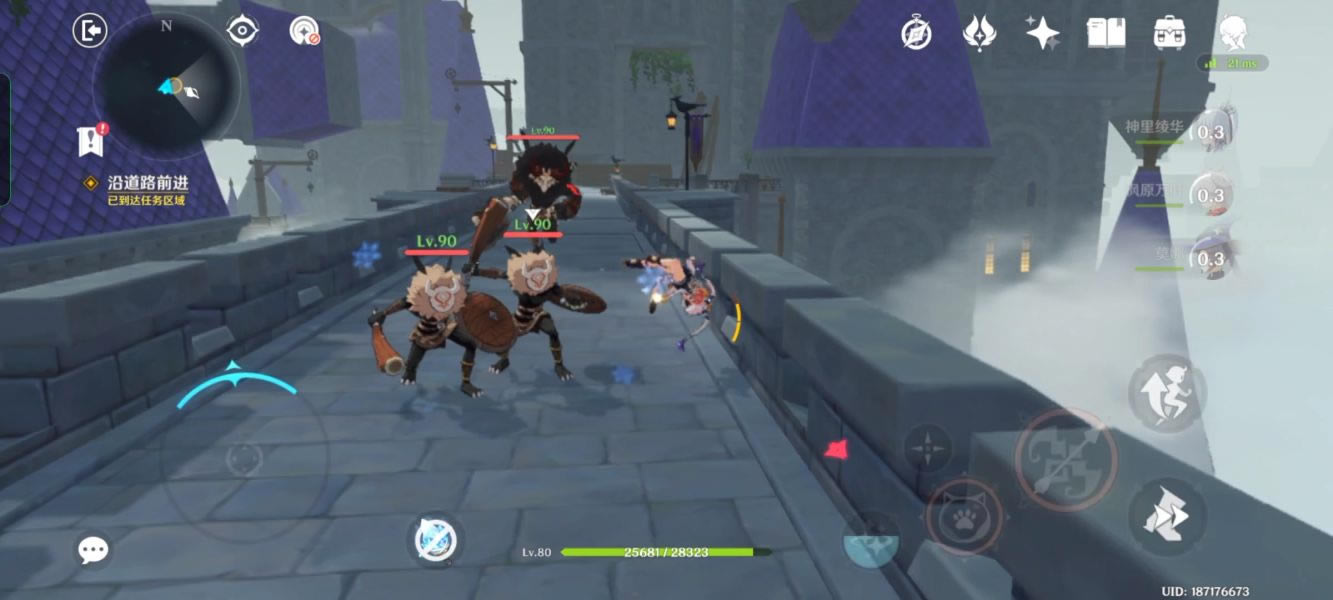
Task: Open the backpack inventory
Action: [x=1169, y=34]
